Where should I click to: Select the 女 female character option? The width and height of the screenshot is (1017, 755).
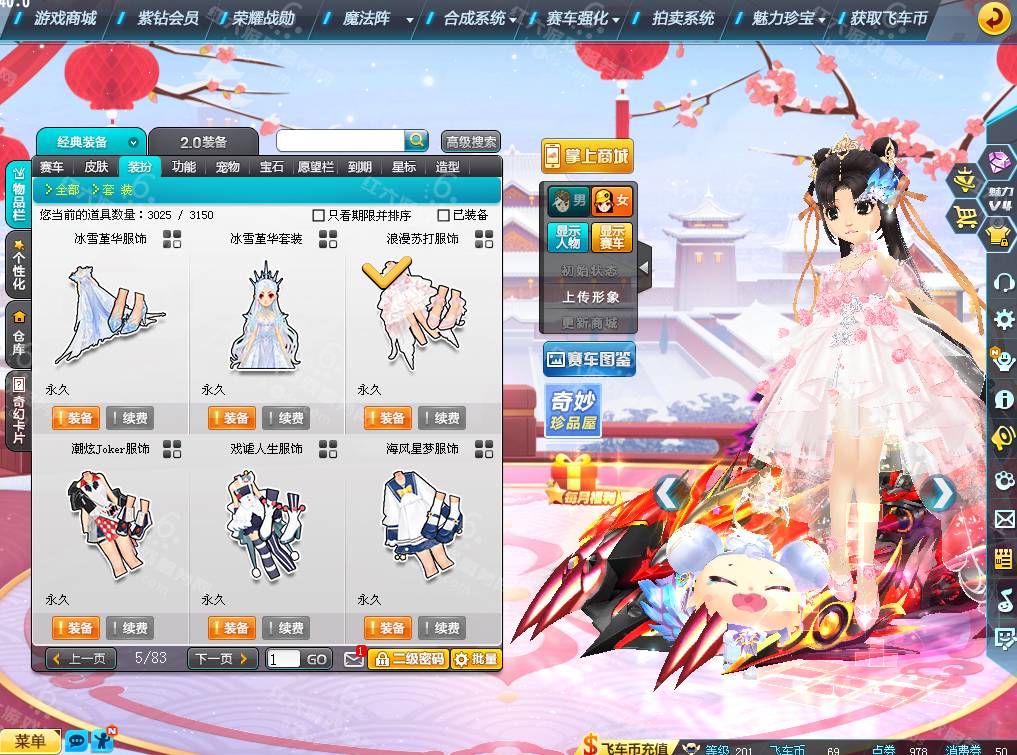[612, 201]
